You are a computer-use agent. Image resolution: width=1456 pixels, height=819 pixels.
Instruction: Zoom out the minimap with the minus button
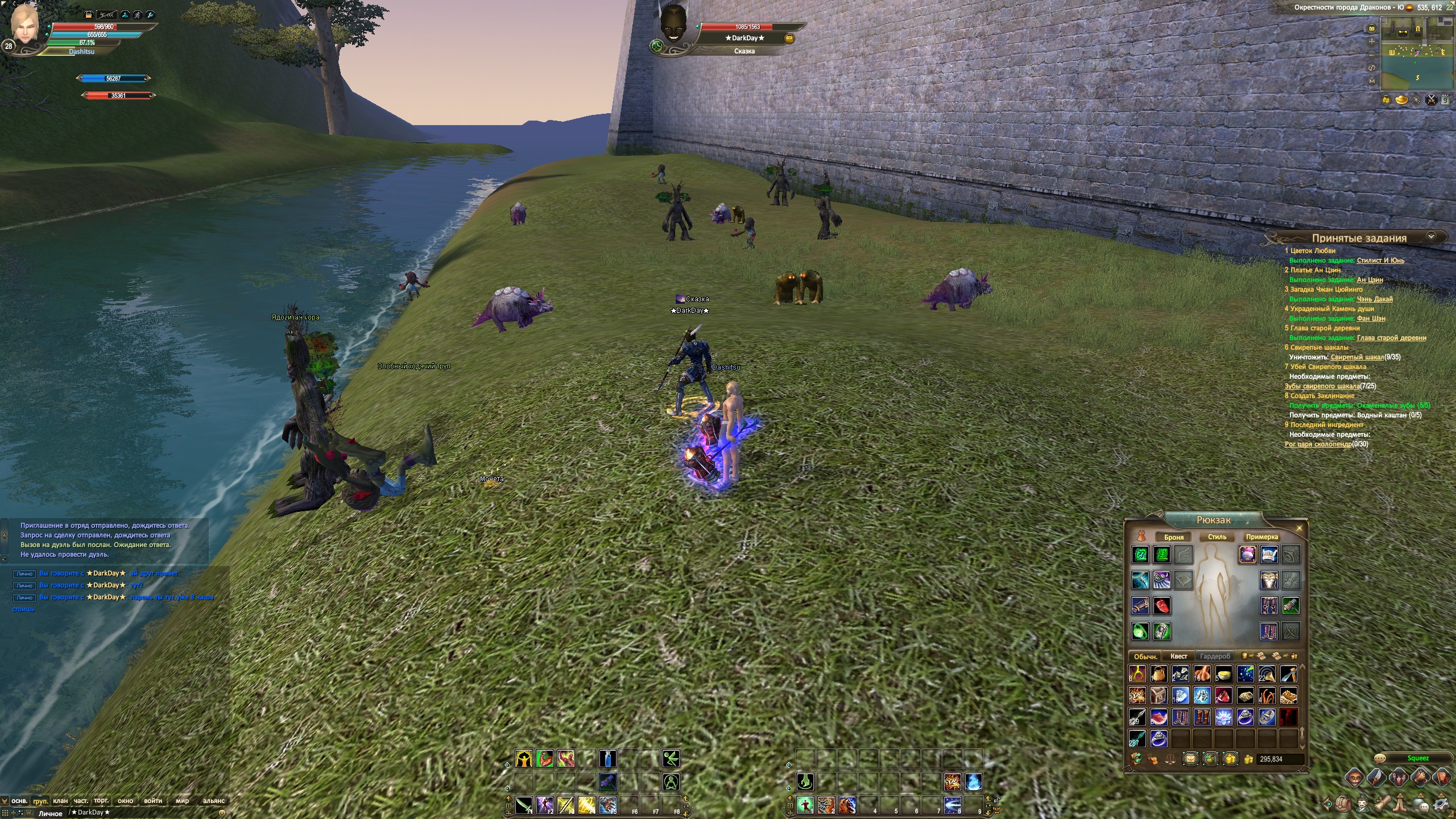point(1372,55)
